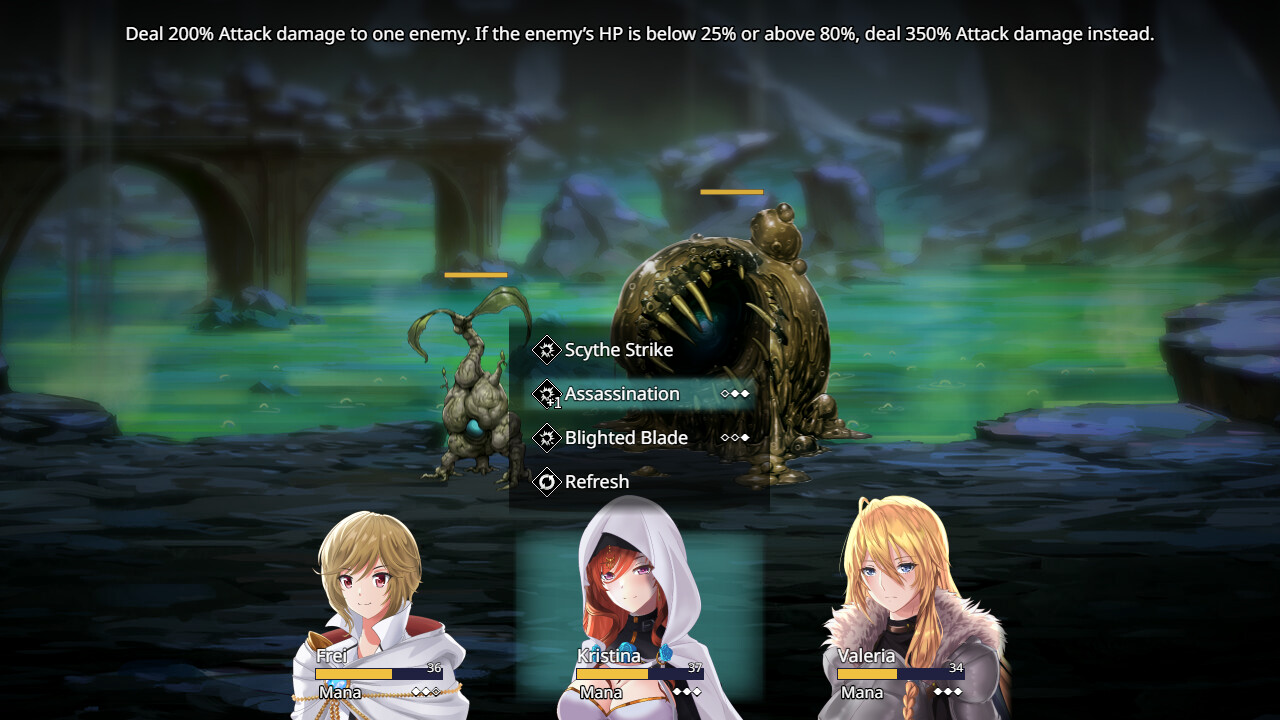Select the Scythe Strike option
Viewport: 1280px width, 720px height.
616,350
